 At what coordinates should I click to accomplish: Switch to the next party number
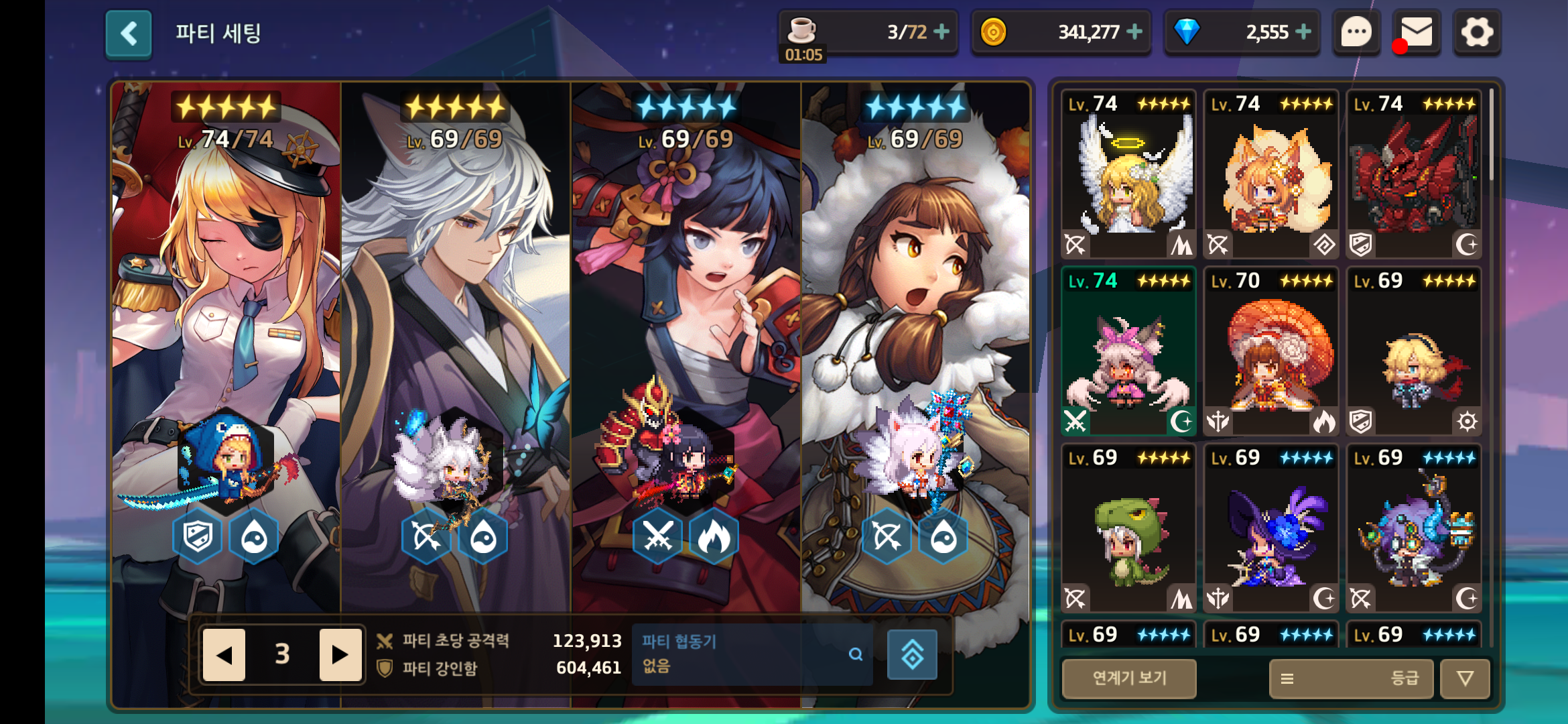(x=340, y=654)
